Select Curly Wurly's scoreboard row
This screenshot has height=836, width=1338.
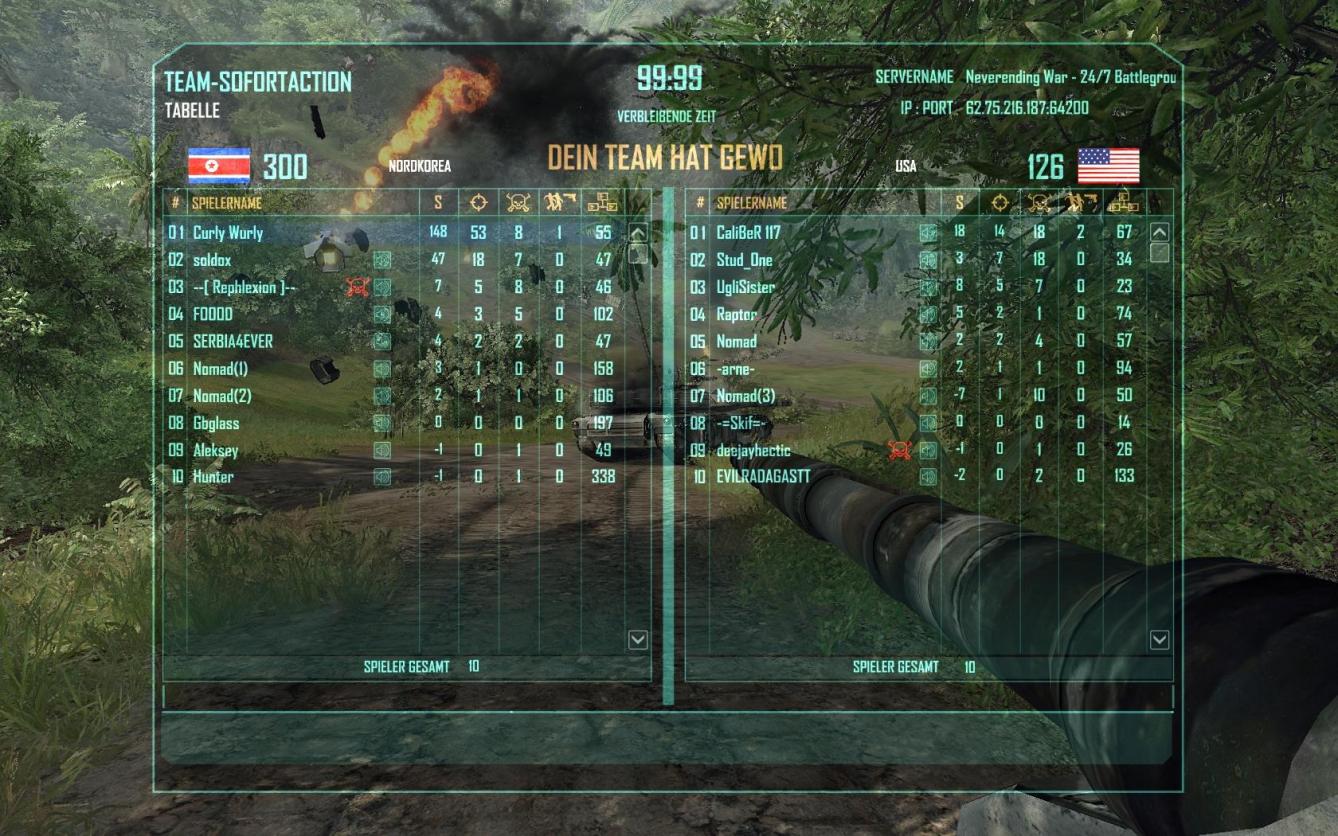point(229,233)
